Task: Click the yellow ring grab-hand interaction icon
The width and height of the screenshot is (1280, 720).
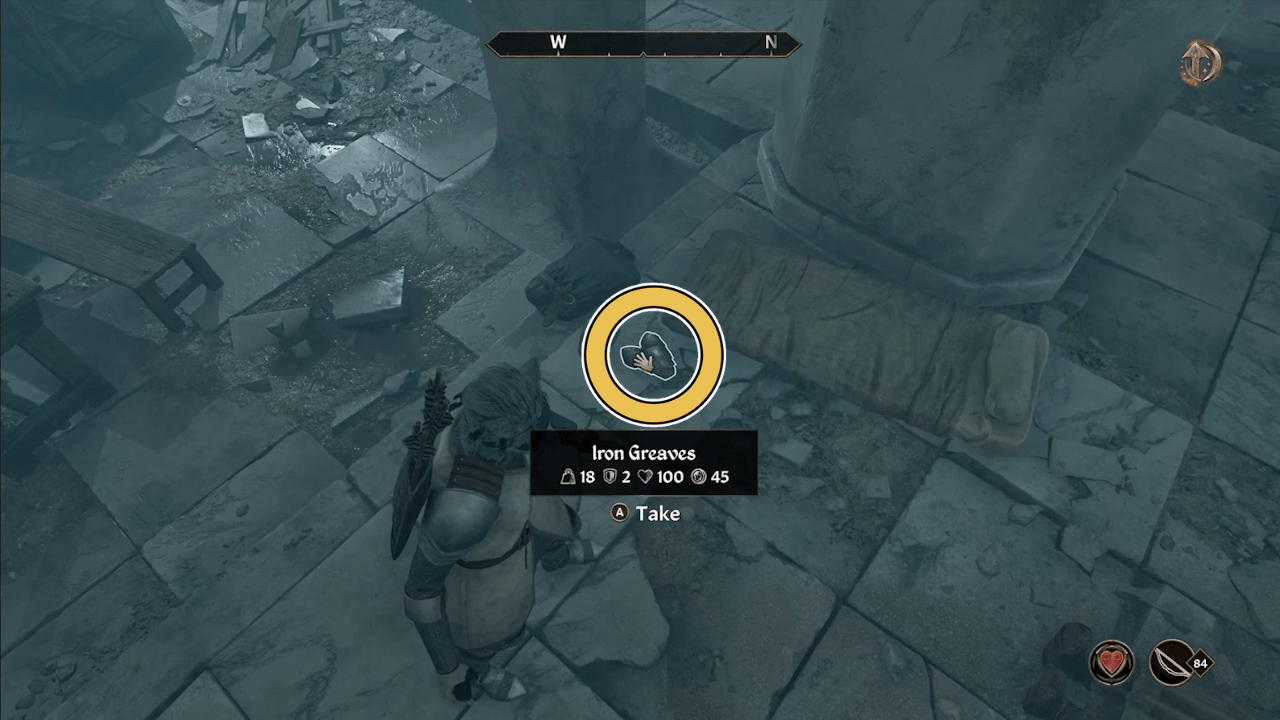Action: pos(654,355)
